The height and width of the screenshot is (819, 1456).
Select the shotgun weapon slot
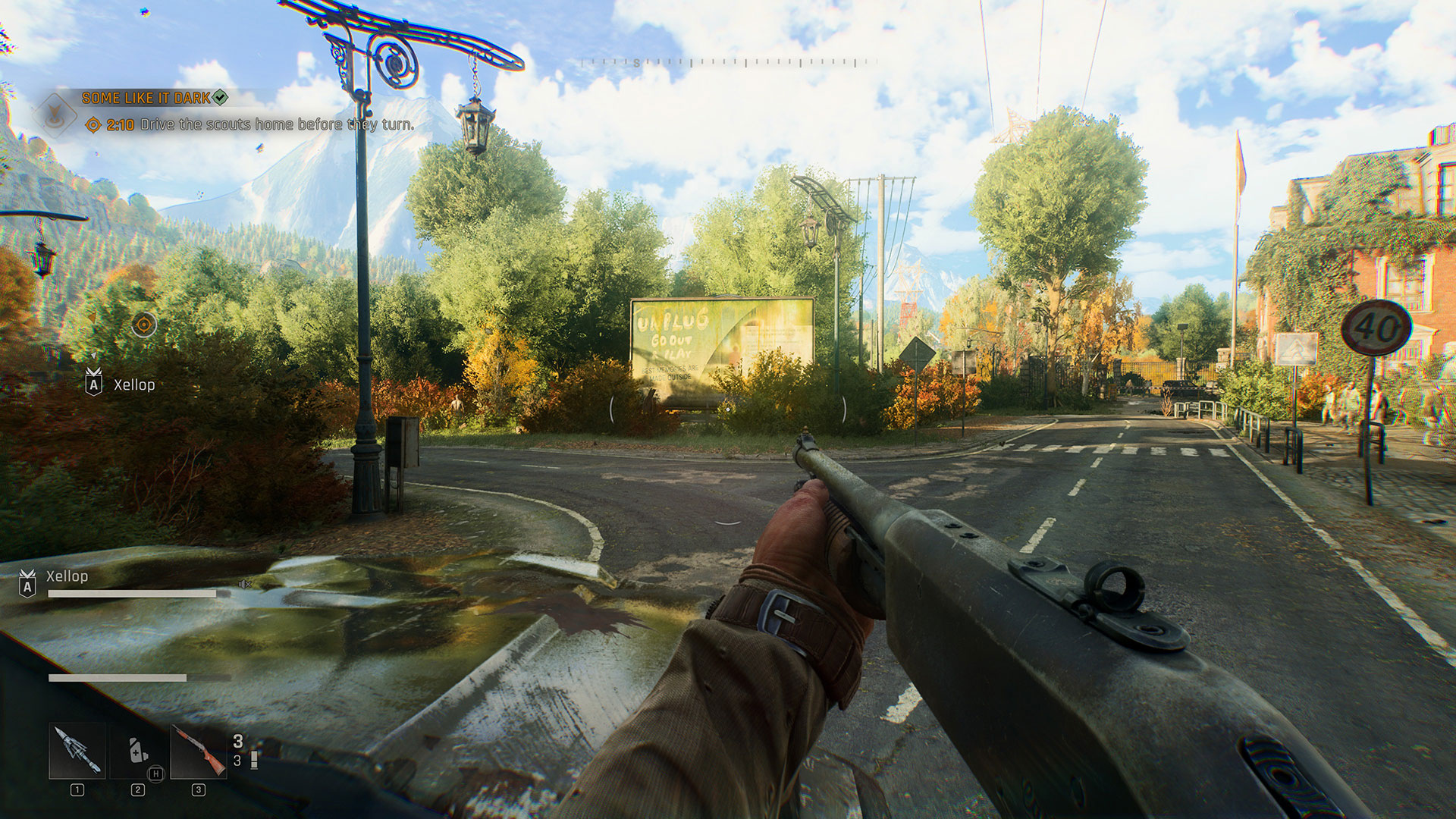(x=198, y=751)
